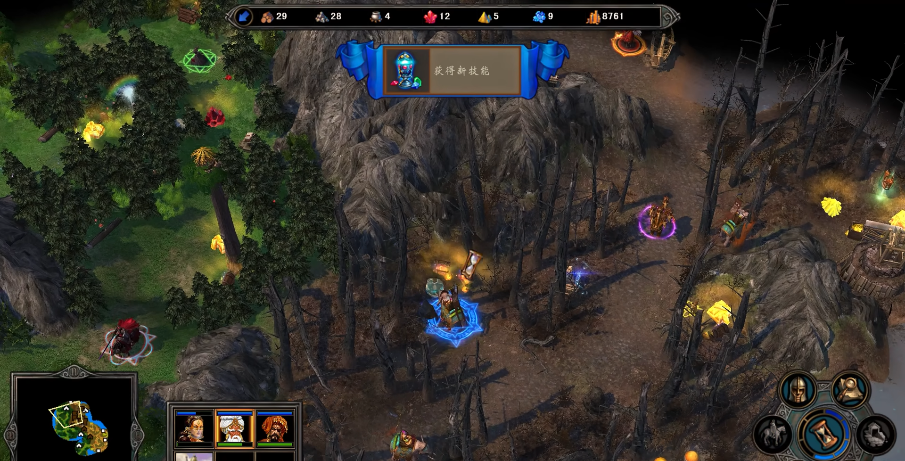Viewport: 905px width, 461px height.
Task: Click the underground cave entrance icon
Action: point(875,433)
